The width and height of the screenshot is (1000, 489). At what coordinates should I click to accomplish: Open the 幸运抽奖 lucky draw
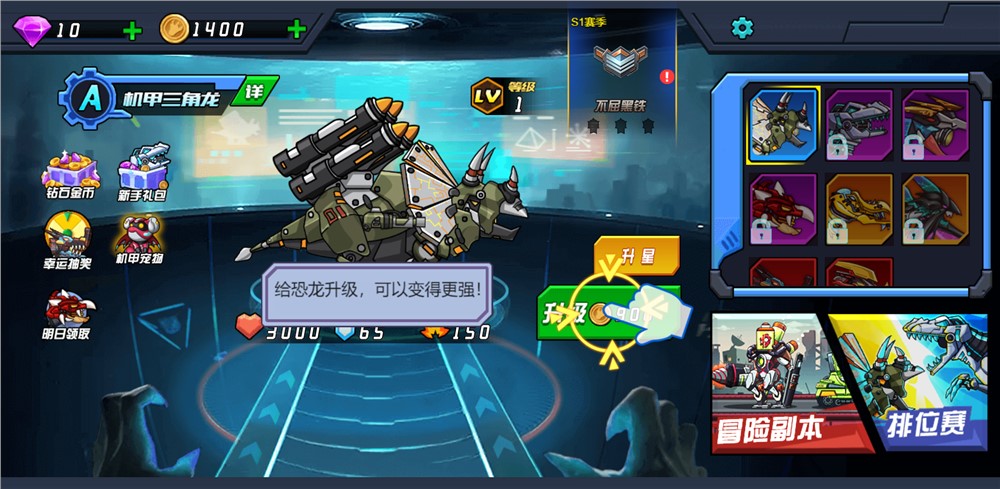point(67,241)
